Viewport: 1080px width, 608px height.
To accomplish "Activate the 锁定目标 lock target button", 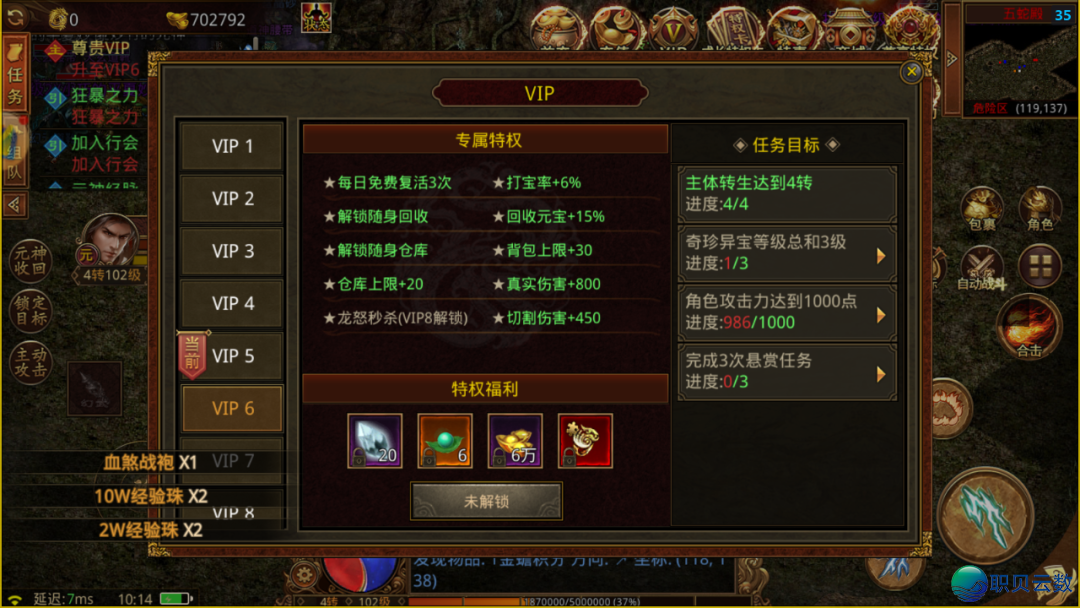I will click(30, 311).
